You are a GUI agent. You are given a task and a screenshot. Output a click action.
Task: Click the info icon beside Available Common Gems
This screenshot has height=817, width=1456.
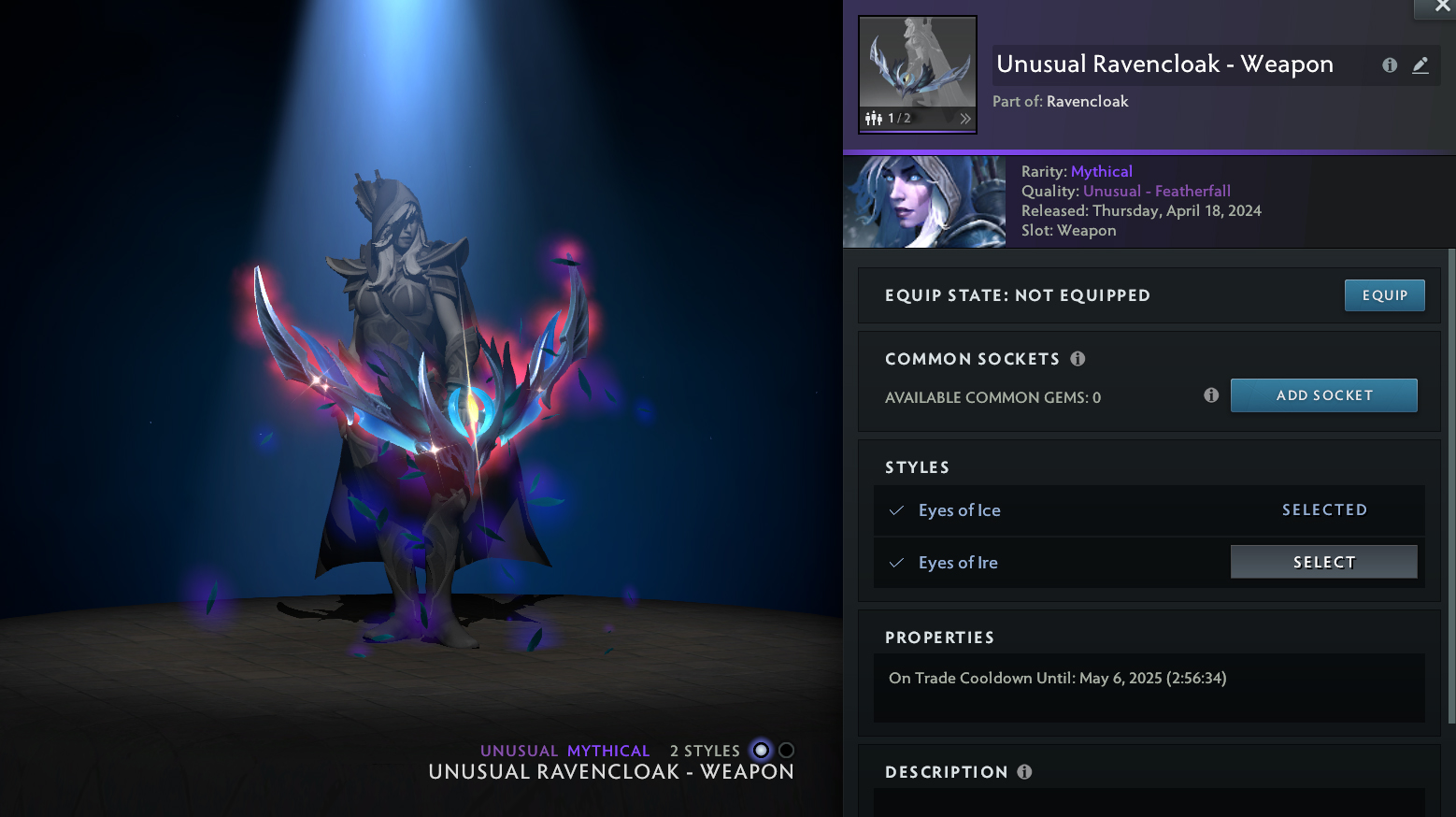pos(1211,395)
